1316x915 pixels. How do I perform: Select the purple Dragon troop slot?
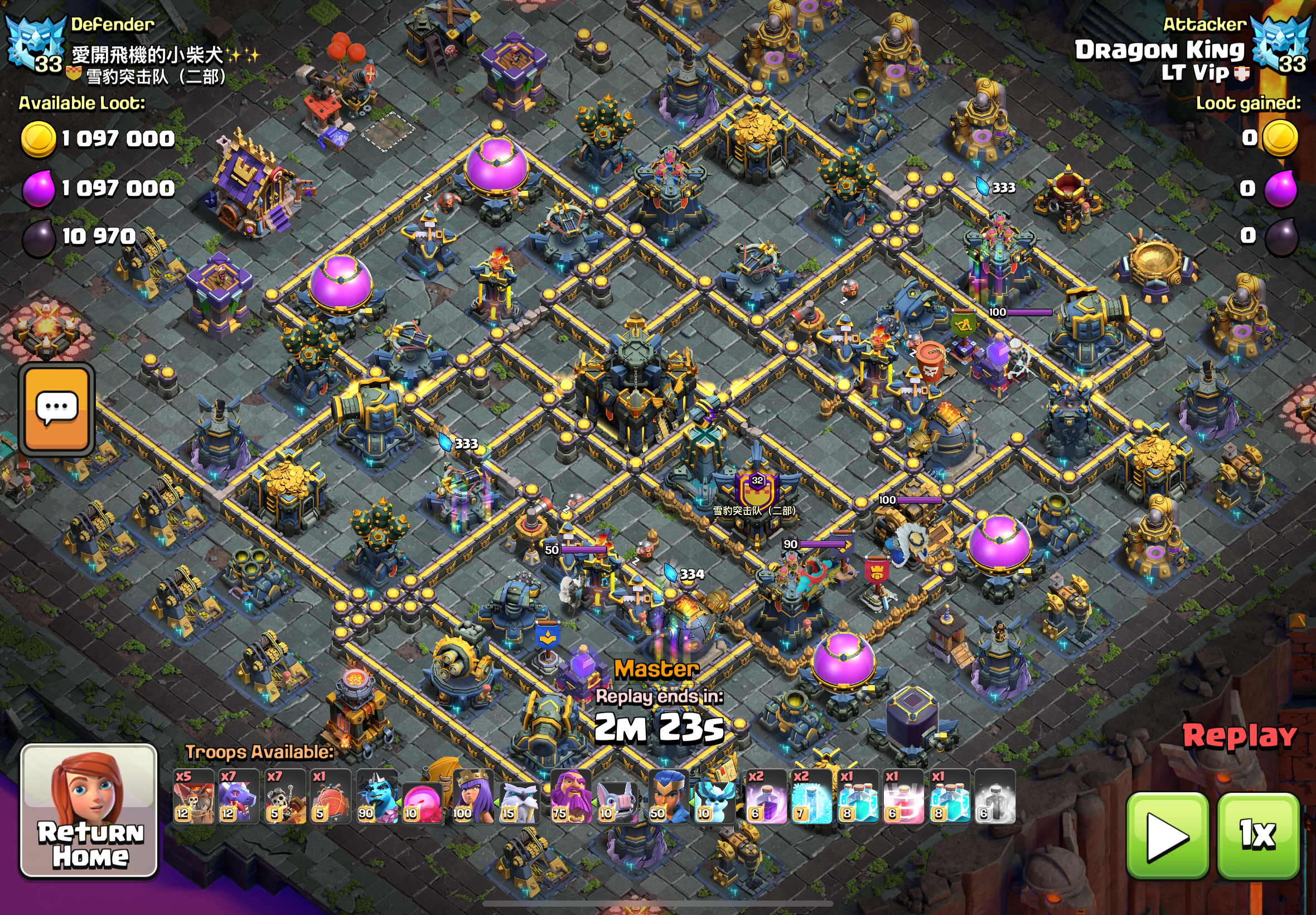pos(239,797)
